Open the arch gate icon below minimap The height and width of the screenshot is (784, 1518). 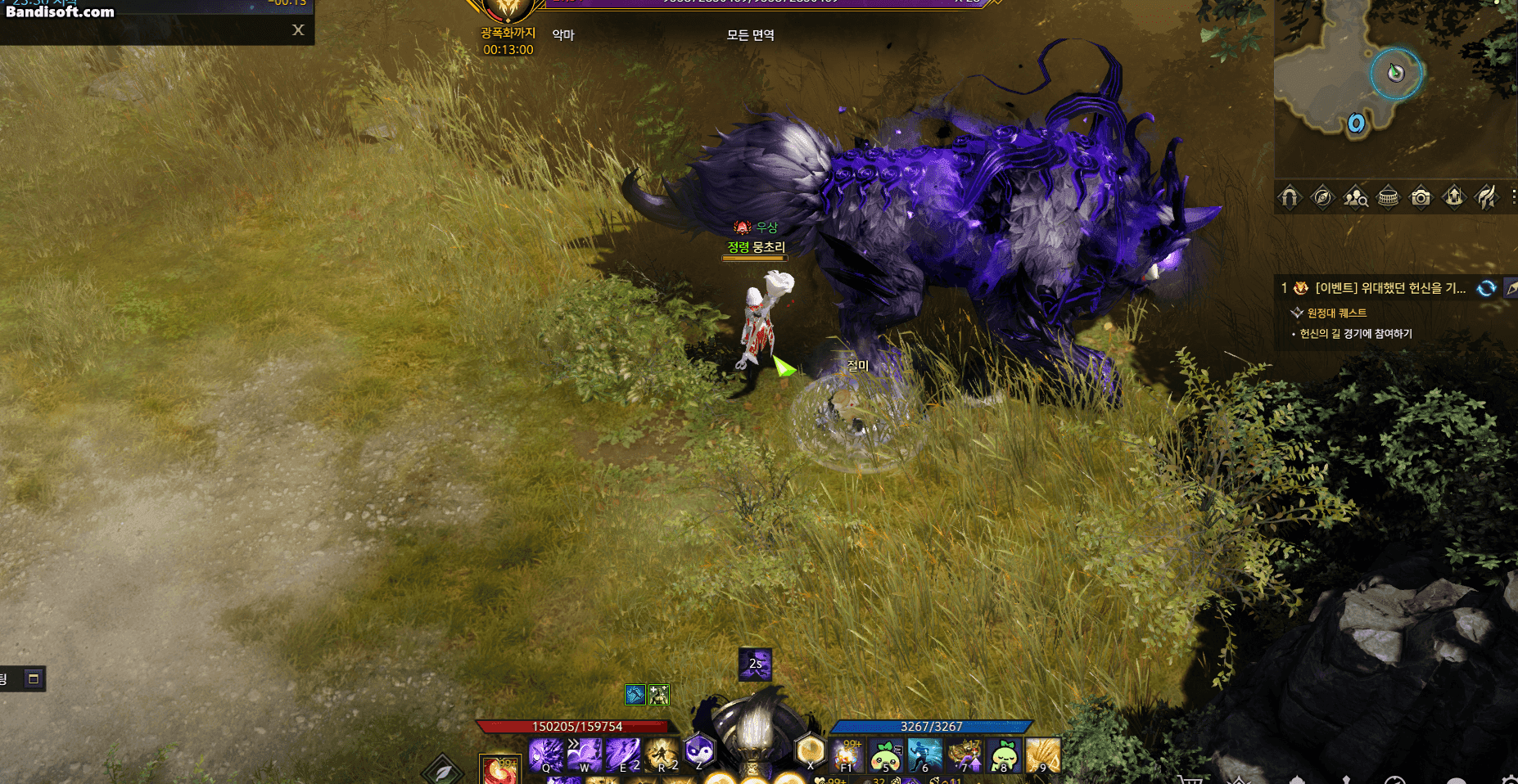(1290, 197)
